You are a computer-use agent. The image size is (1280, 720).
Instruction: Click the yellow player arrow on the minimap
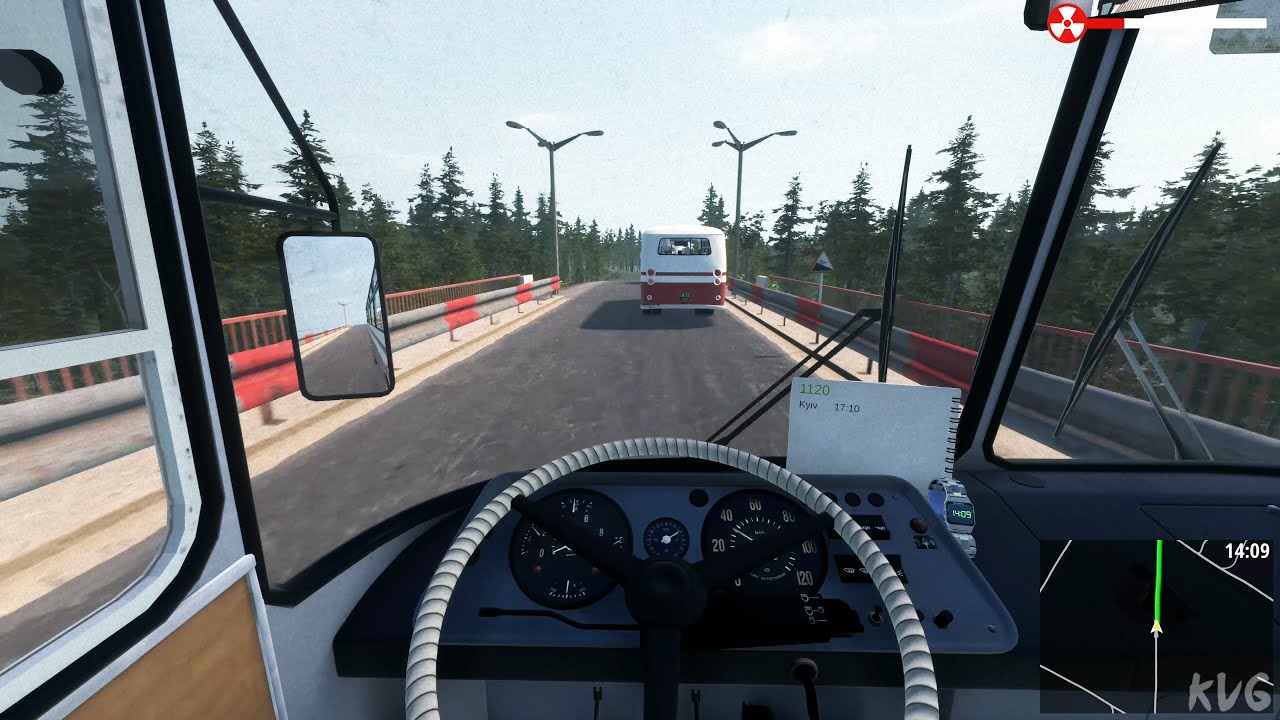1158,628
